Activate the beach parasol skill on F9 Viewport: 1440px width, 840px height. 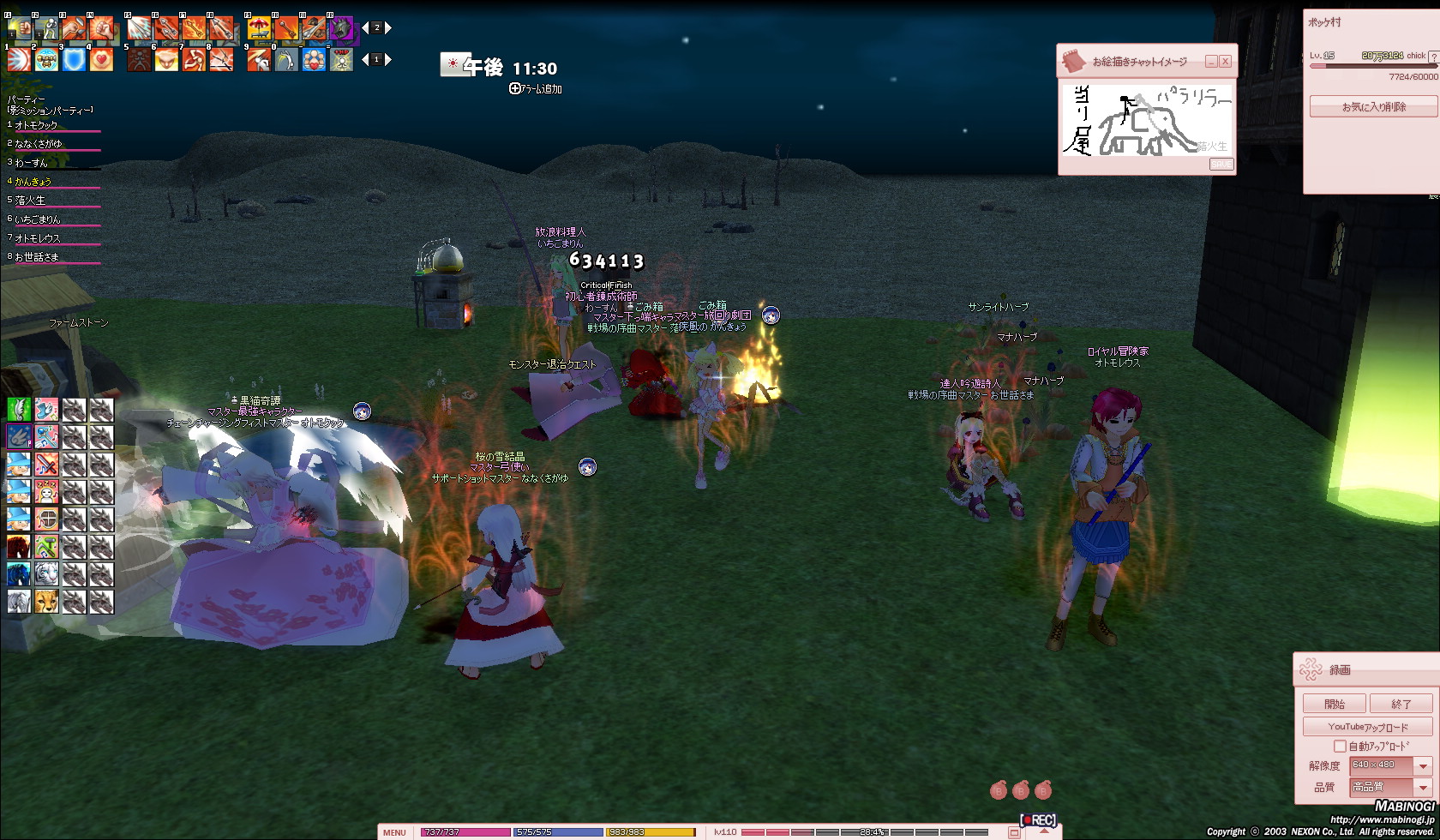pyautogui.click(x=258, y=29)
